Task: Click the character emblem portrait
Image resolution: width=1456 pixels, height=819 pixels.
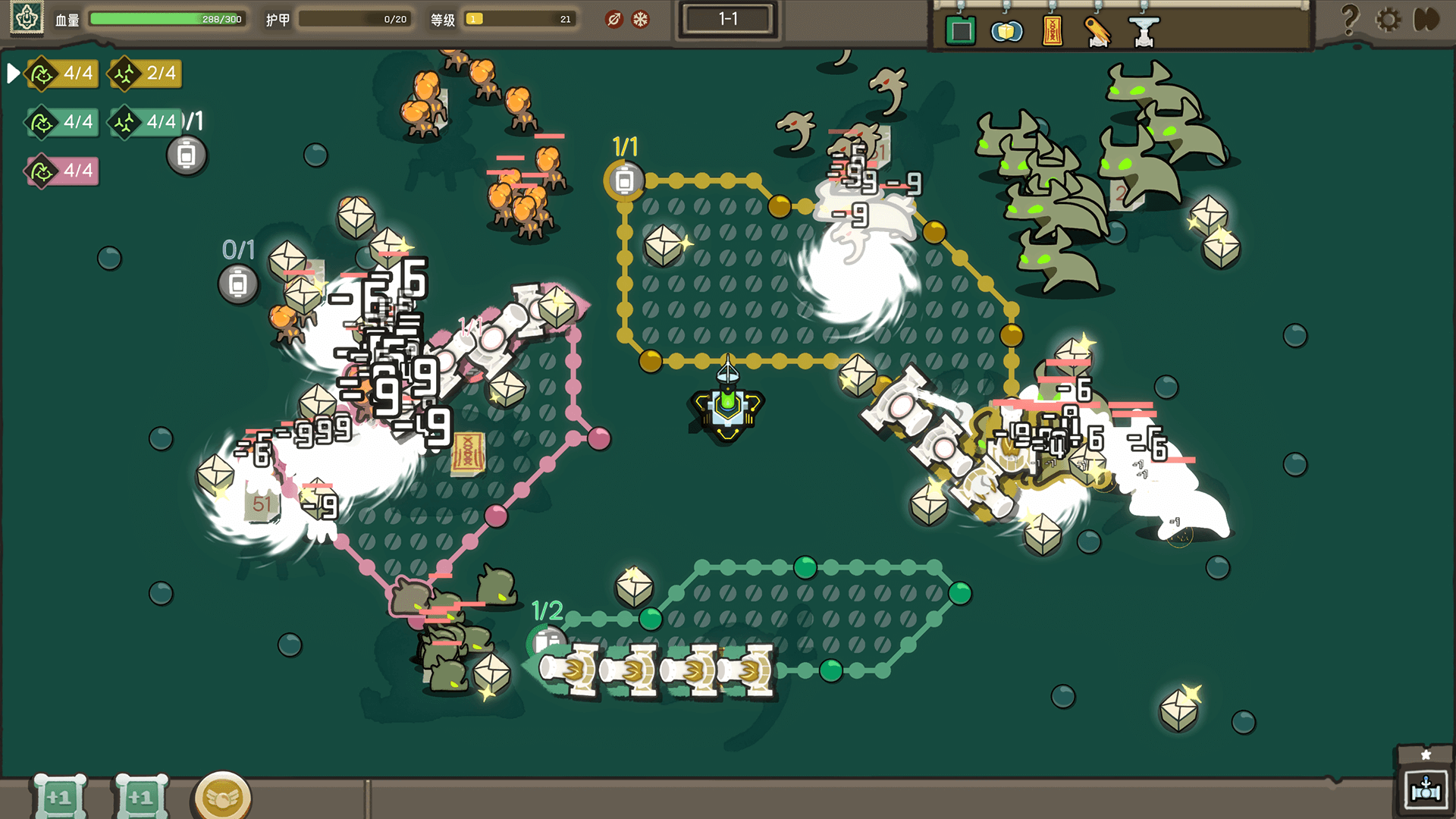Action: (x=27, y=17)
